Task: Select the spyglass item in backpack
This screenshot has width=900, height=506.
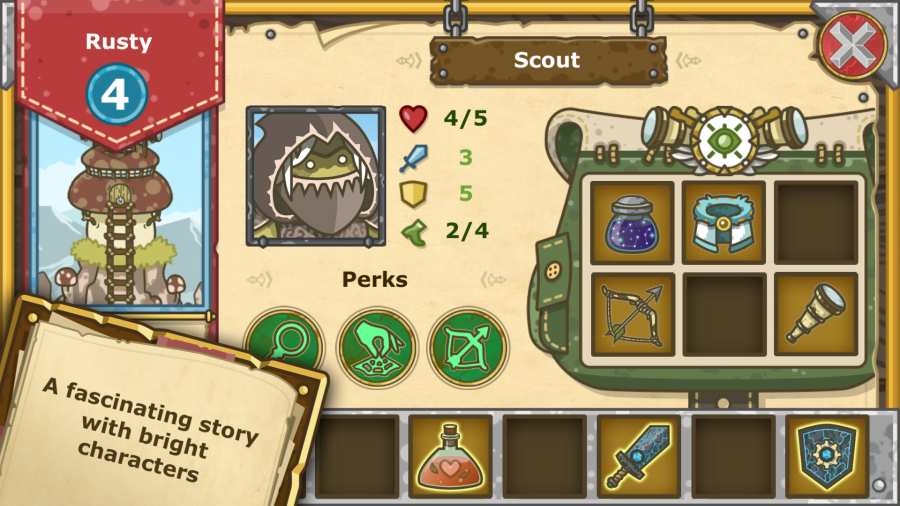Action: [x=815, y=314]
